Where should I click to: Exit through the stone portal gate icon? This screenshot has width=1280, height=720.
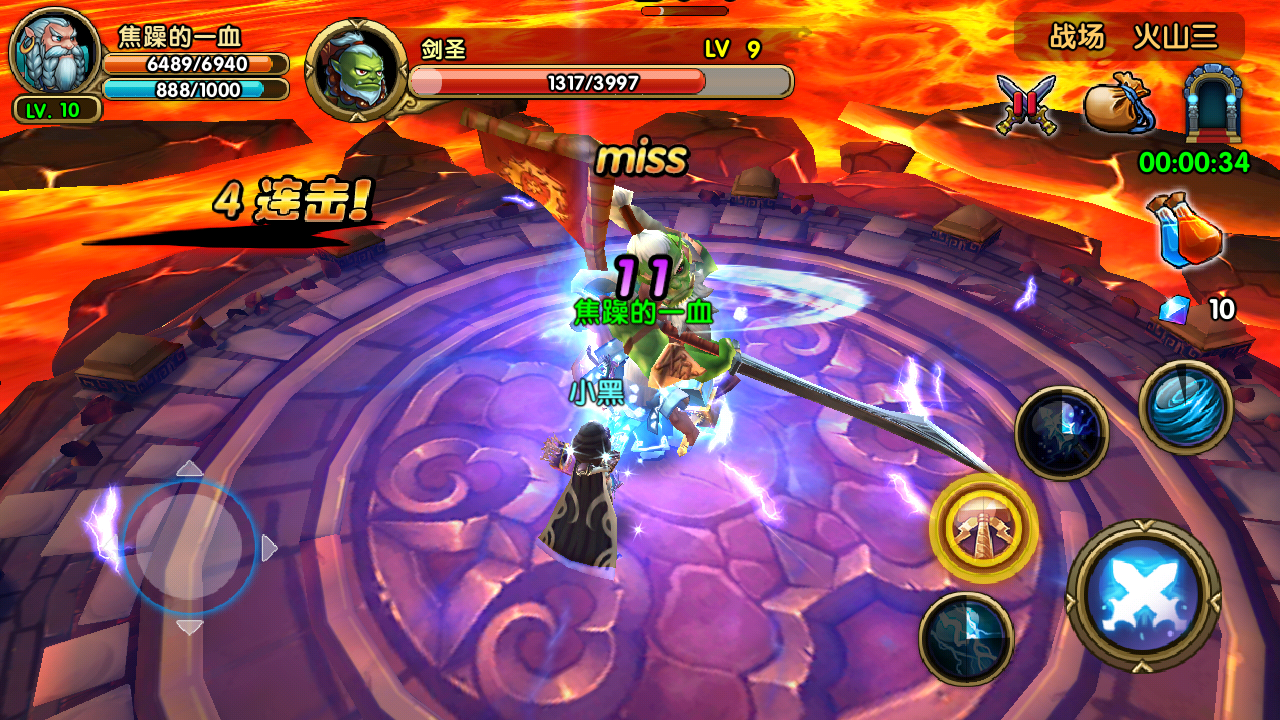coord(1205,104)
